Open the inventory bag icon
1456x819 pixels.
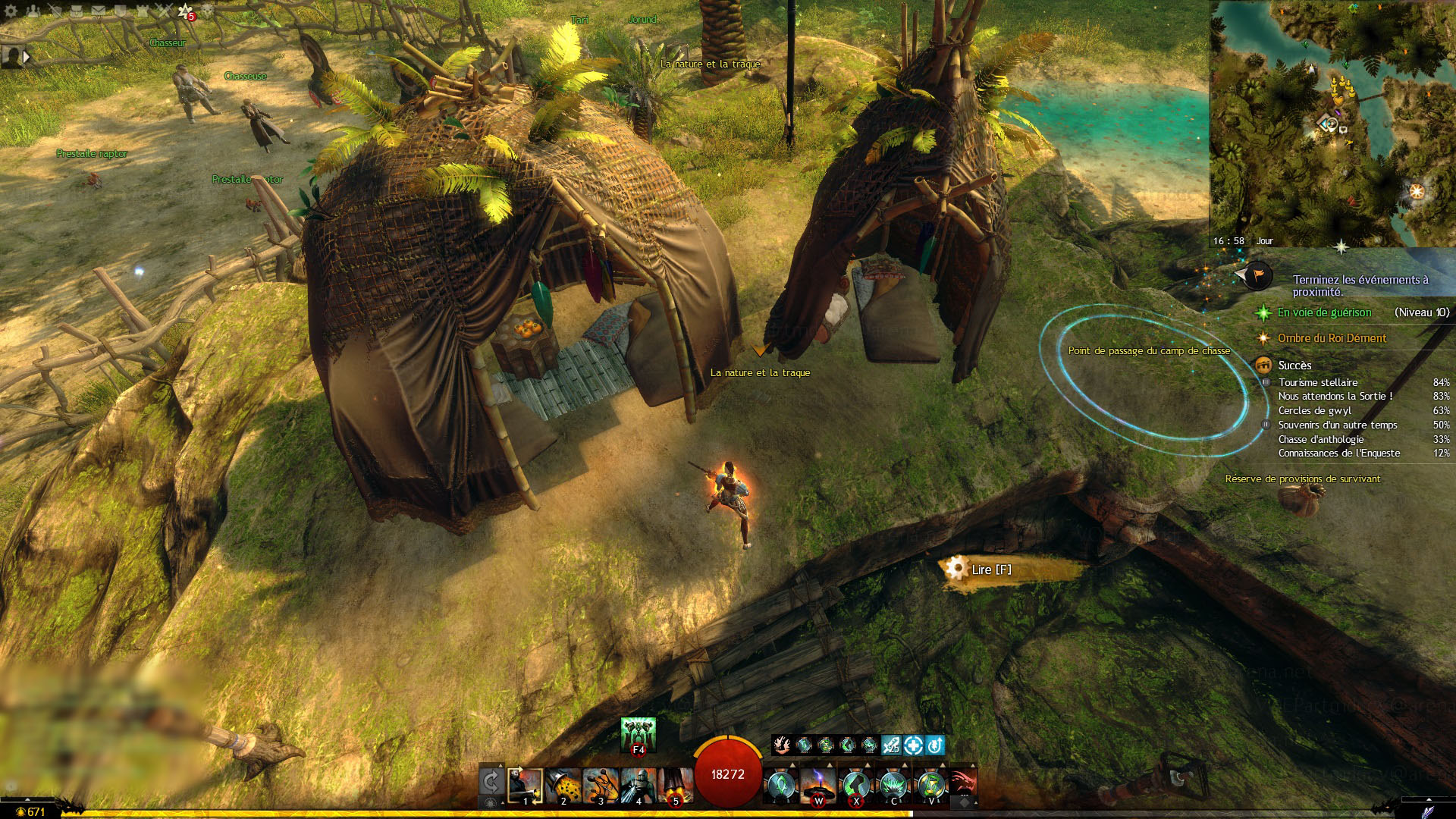pos(76,11)
